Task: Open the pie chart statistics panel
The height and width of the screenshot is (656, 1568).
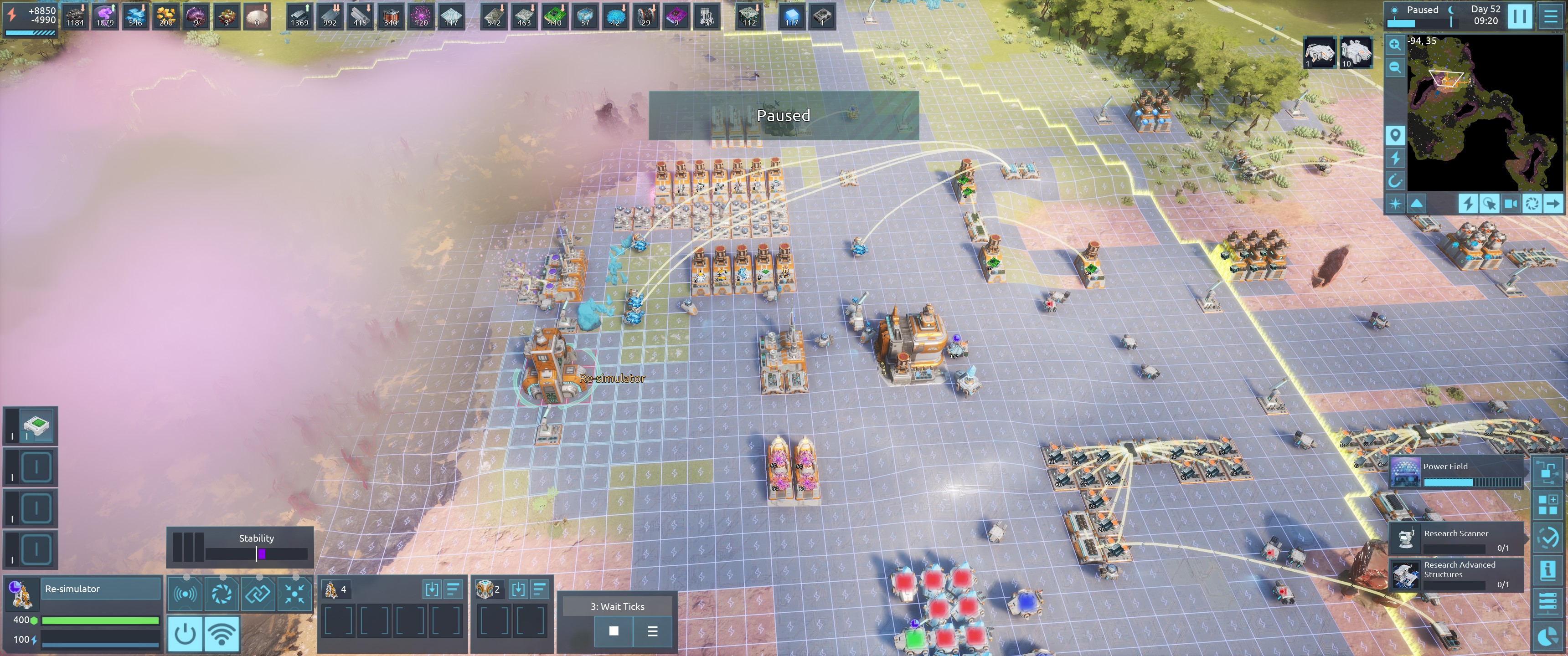Action: (x=1547, y=636)
